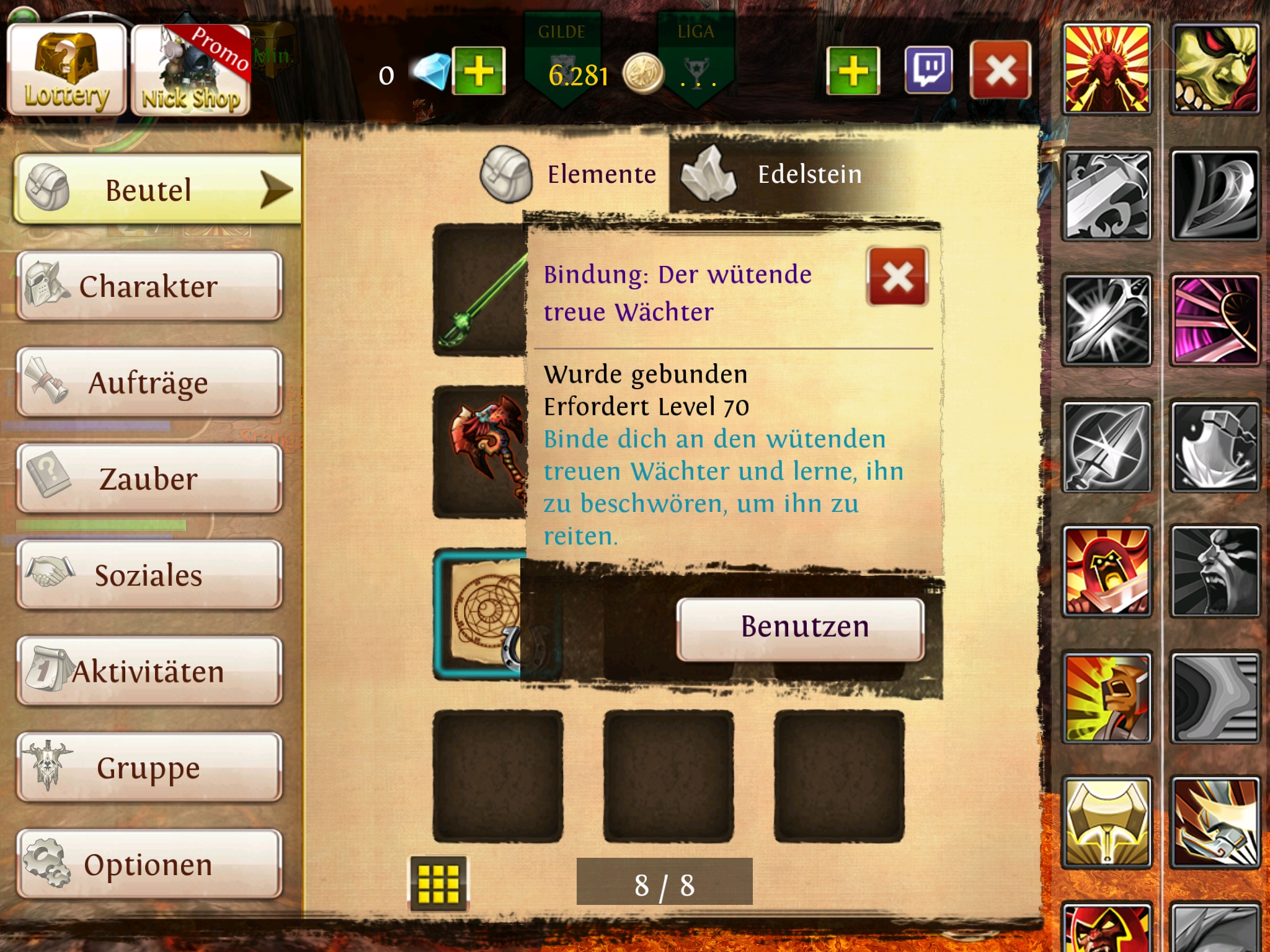
Task: Open the Twitch streaming button
Action: pos(928,70)
